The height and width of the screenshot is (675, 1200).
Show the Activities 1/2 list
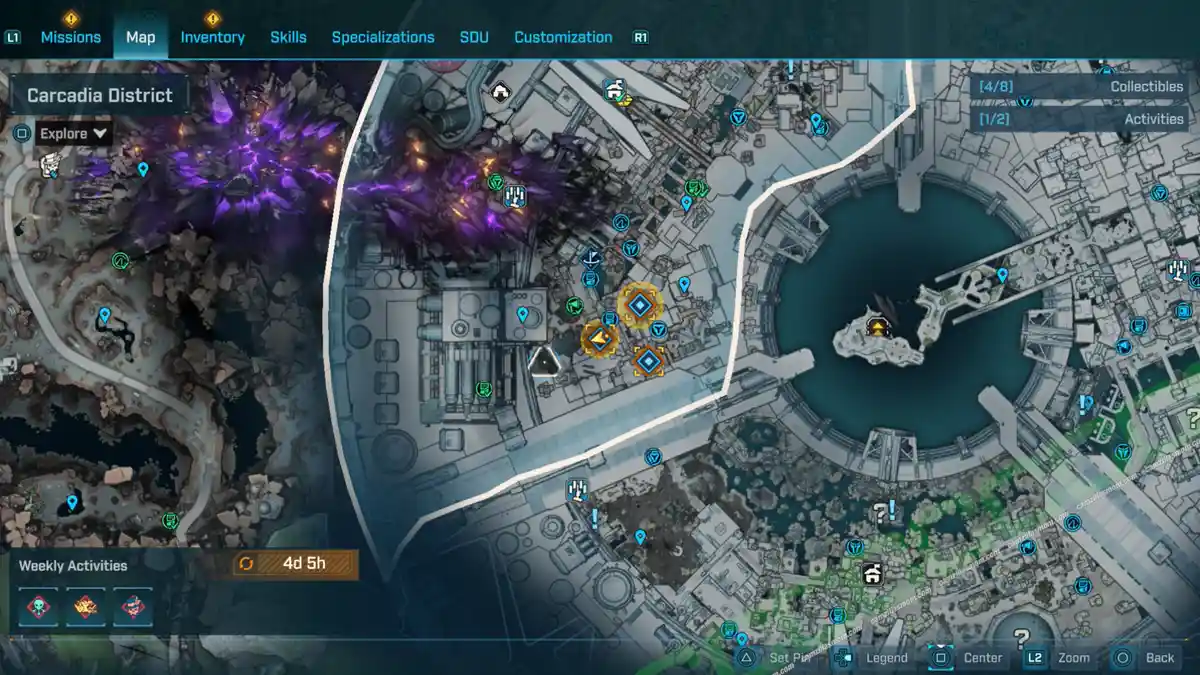1081,118
